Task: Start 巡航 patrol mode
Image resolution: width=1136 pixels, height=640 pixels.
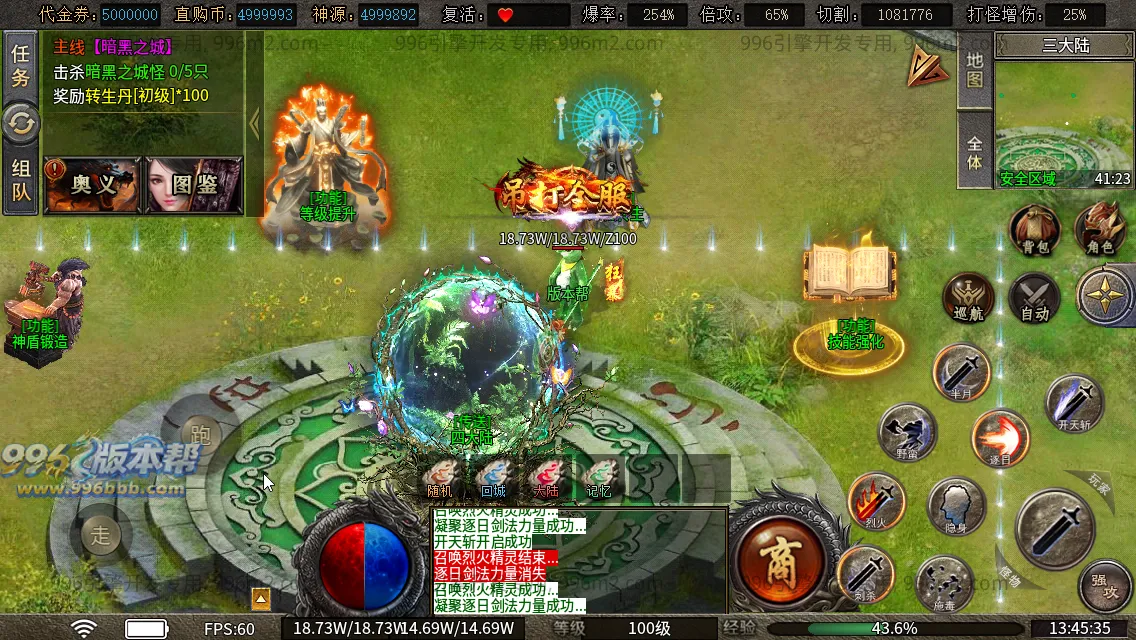Action: click(968, 298)
